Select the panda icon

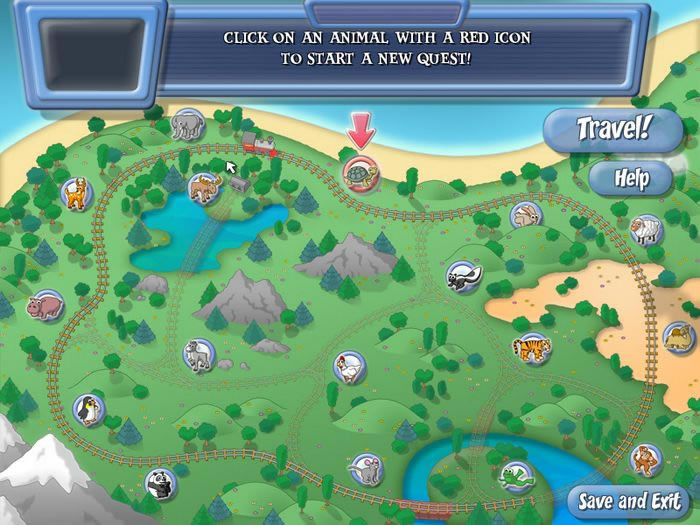click(160, 485)
